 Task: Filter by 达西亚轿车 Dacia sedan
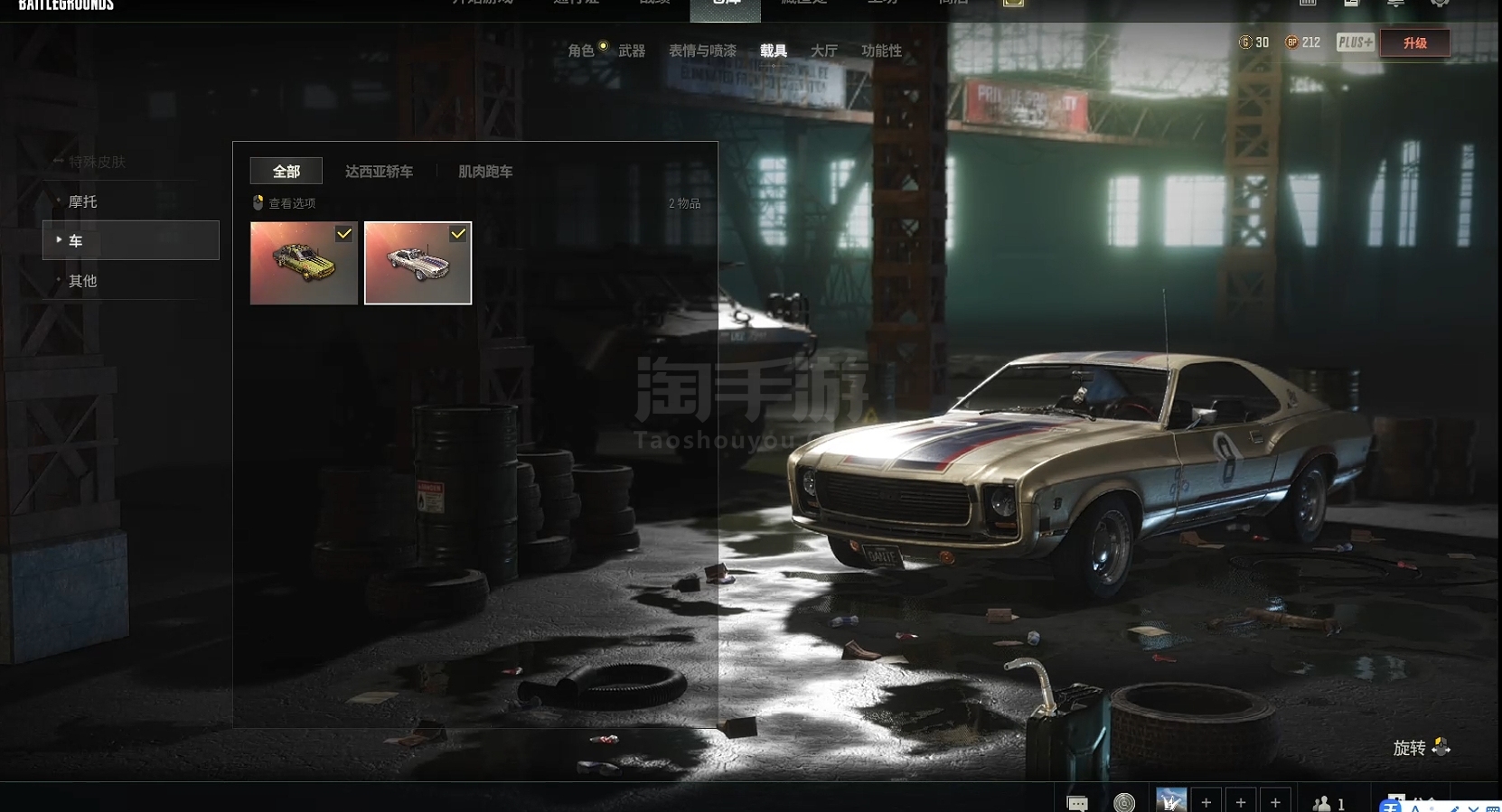(379, 171)
